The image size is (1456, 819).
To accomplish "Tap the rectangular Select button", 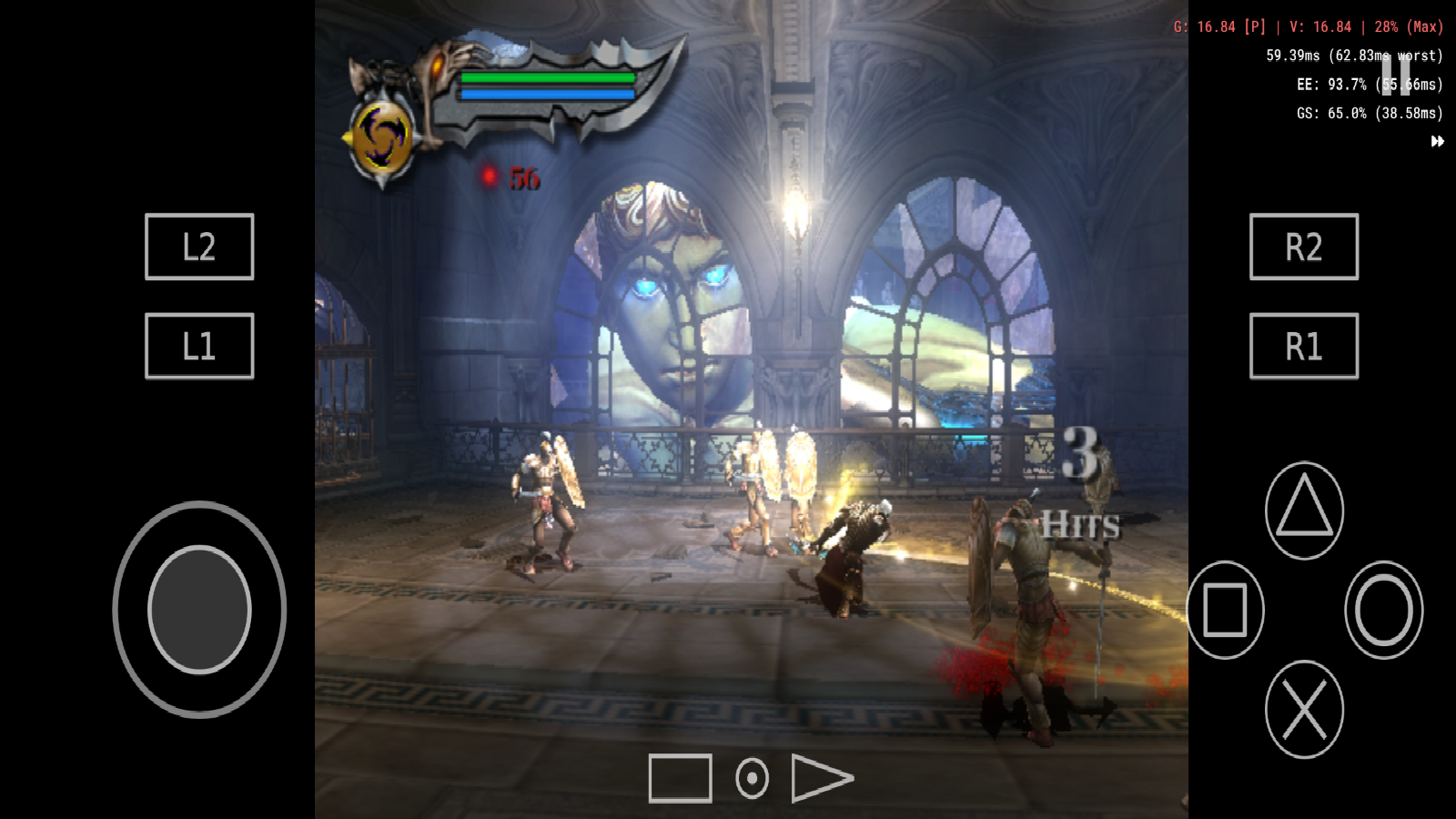I will click(680, 779).
